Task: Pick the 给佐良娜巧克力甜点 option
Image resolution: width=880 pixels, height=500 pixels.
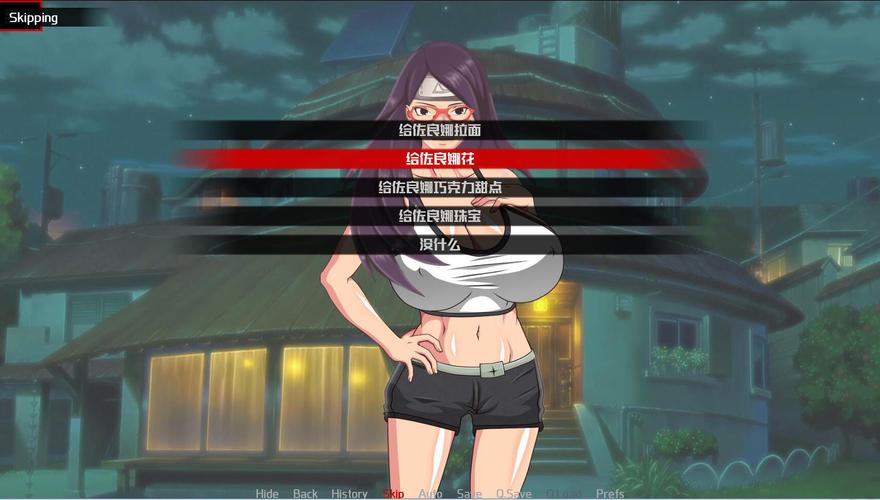Action: pos(439,187)
